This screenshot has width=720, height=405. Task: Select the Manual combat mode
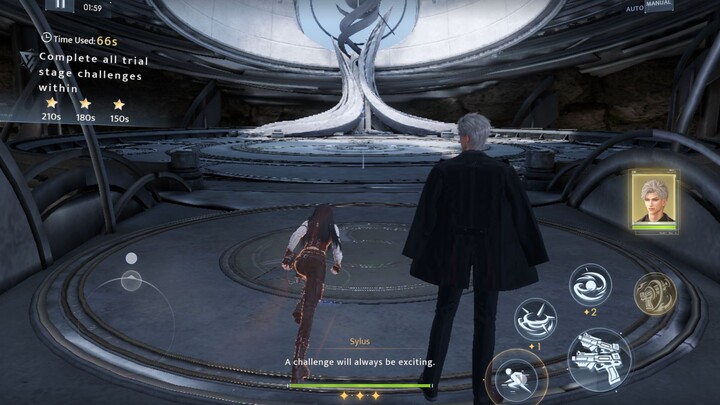coord(659,5)
